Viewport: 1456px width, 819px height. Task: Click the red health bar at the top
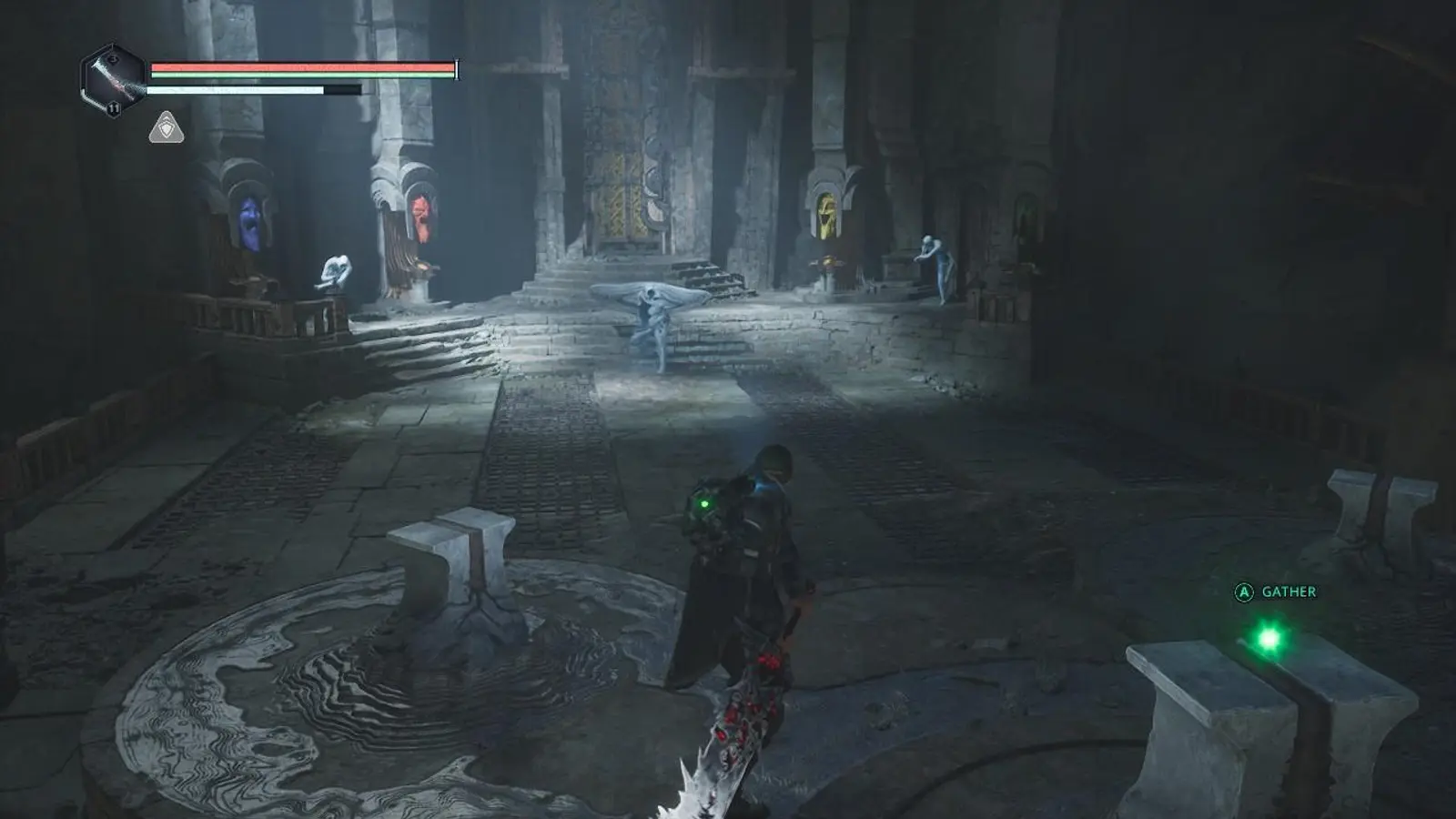(x=300, y=66)
